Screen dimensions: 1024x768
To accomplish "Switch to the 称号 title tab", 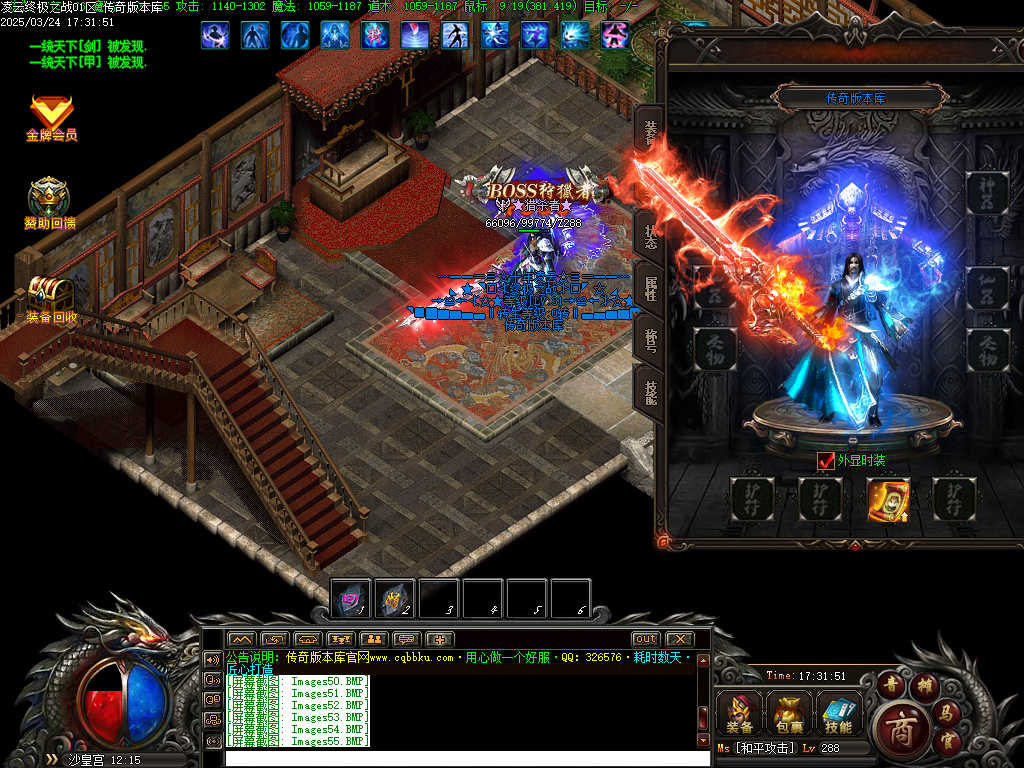I will tap(651, 340).
